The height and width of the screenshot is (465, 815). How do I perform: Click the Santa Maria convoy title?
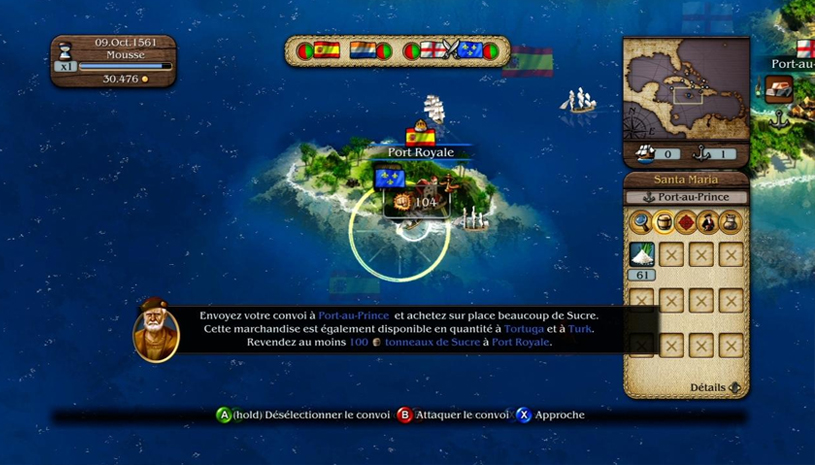click(685, 179)
